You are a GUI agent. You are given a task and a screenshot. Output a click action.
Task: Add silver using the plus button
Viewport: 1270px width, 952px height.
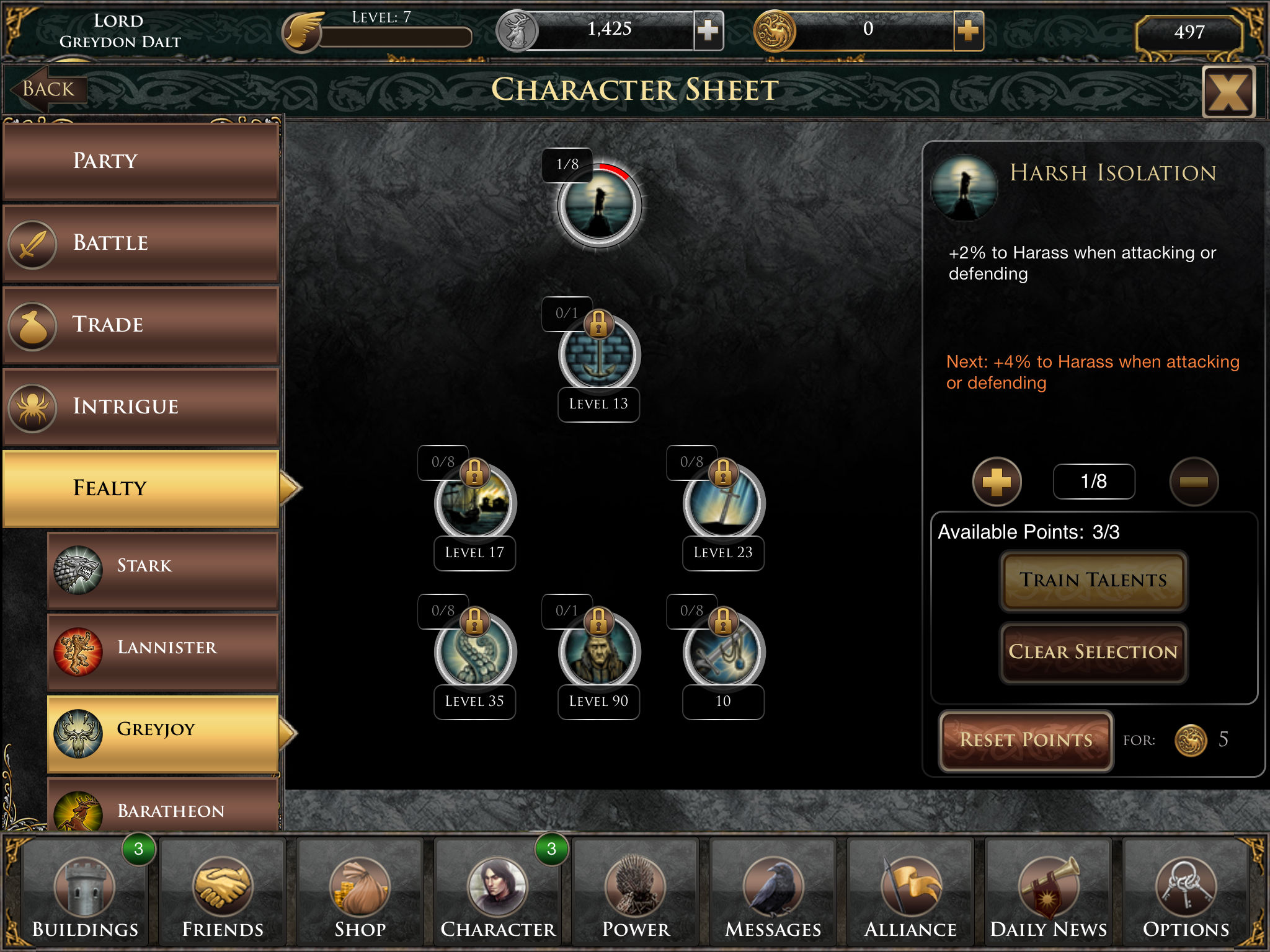(708, 30)
